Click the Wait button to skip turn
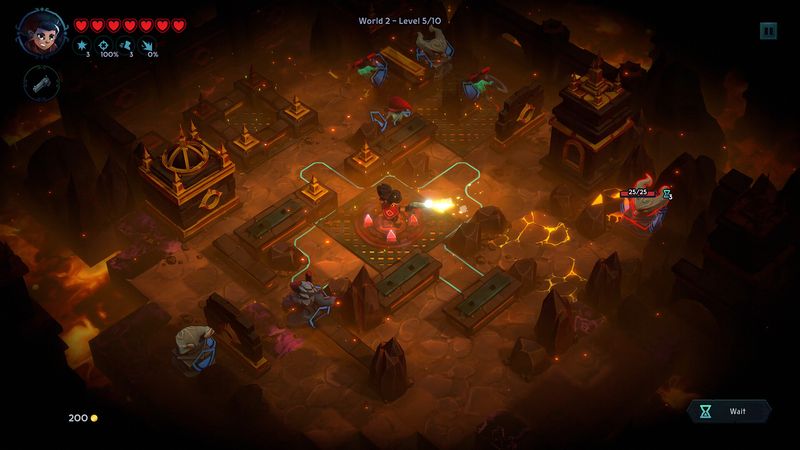The height and width of the screenshot is (450, 800). [729, 411]
